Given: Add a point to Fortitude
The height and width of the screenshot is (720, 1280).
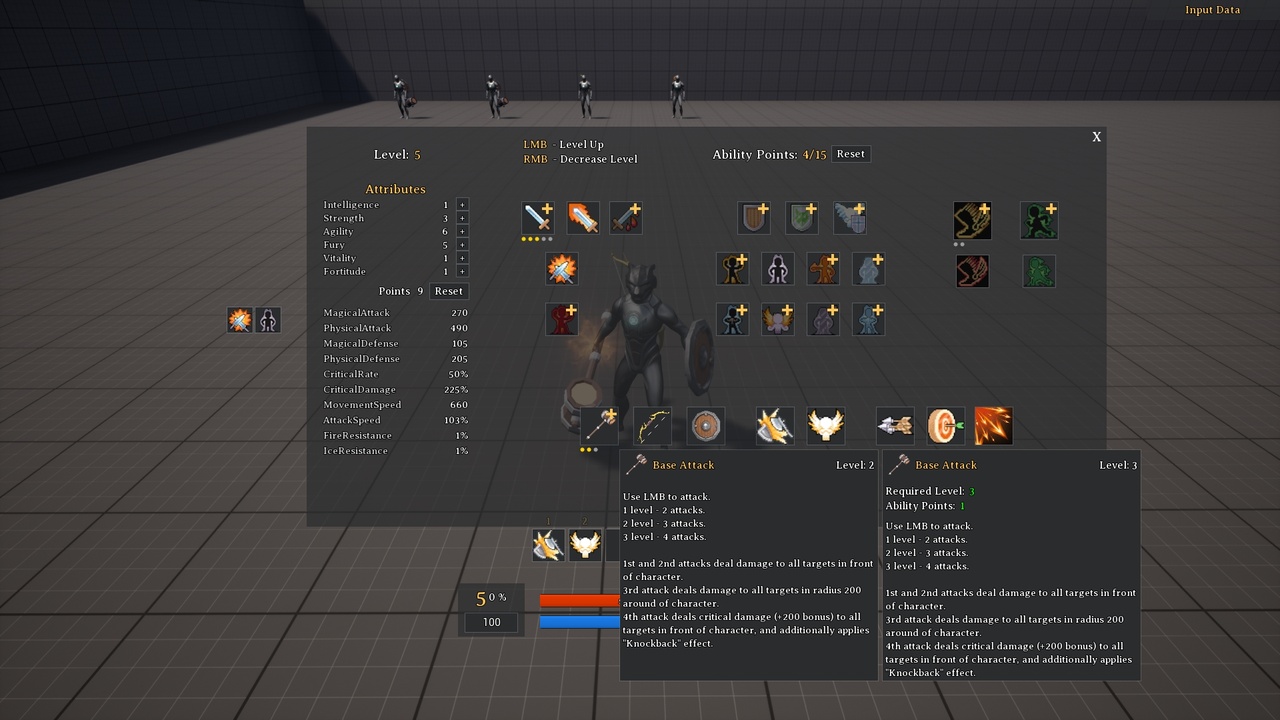Looking at the screenshot, I should coord(462,272).
